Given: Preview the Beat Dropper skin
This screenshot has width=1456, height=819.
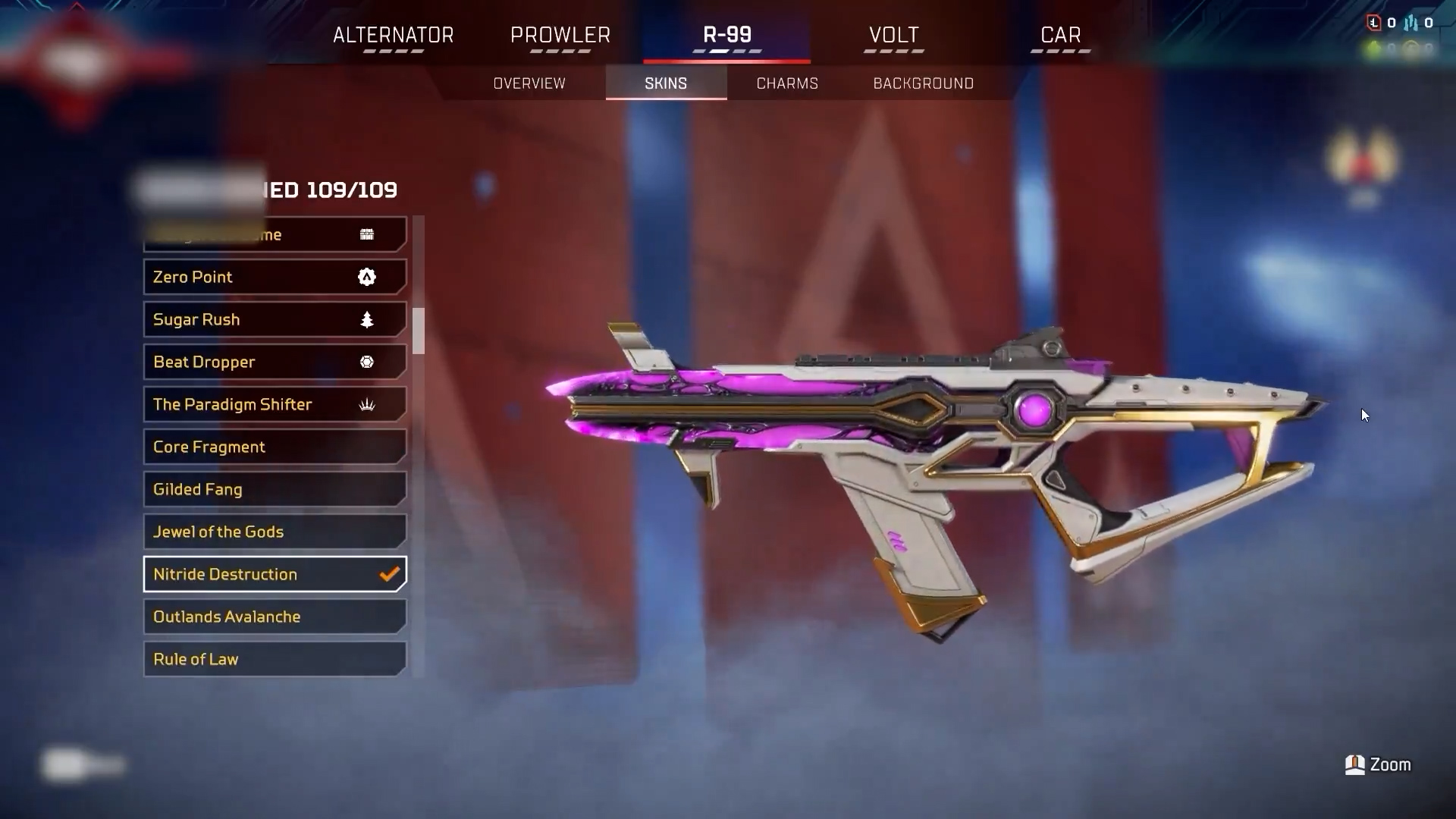Looking at the screenshot, I should (x=275, y=362).
